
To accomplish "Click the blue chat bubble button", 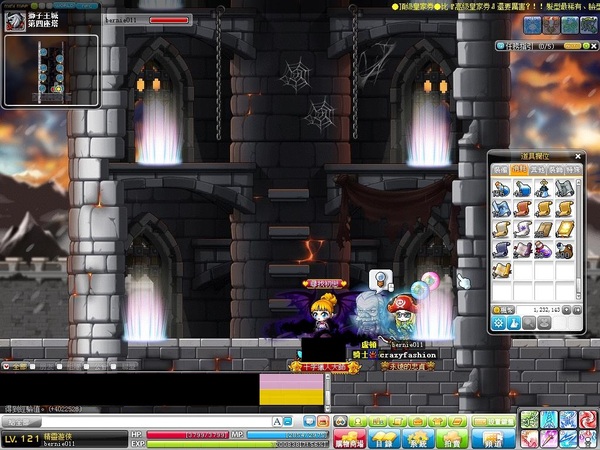I will 310,421.
